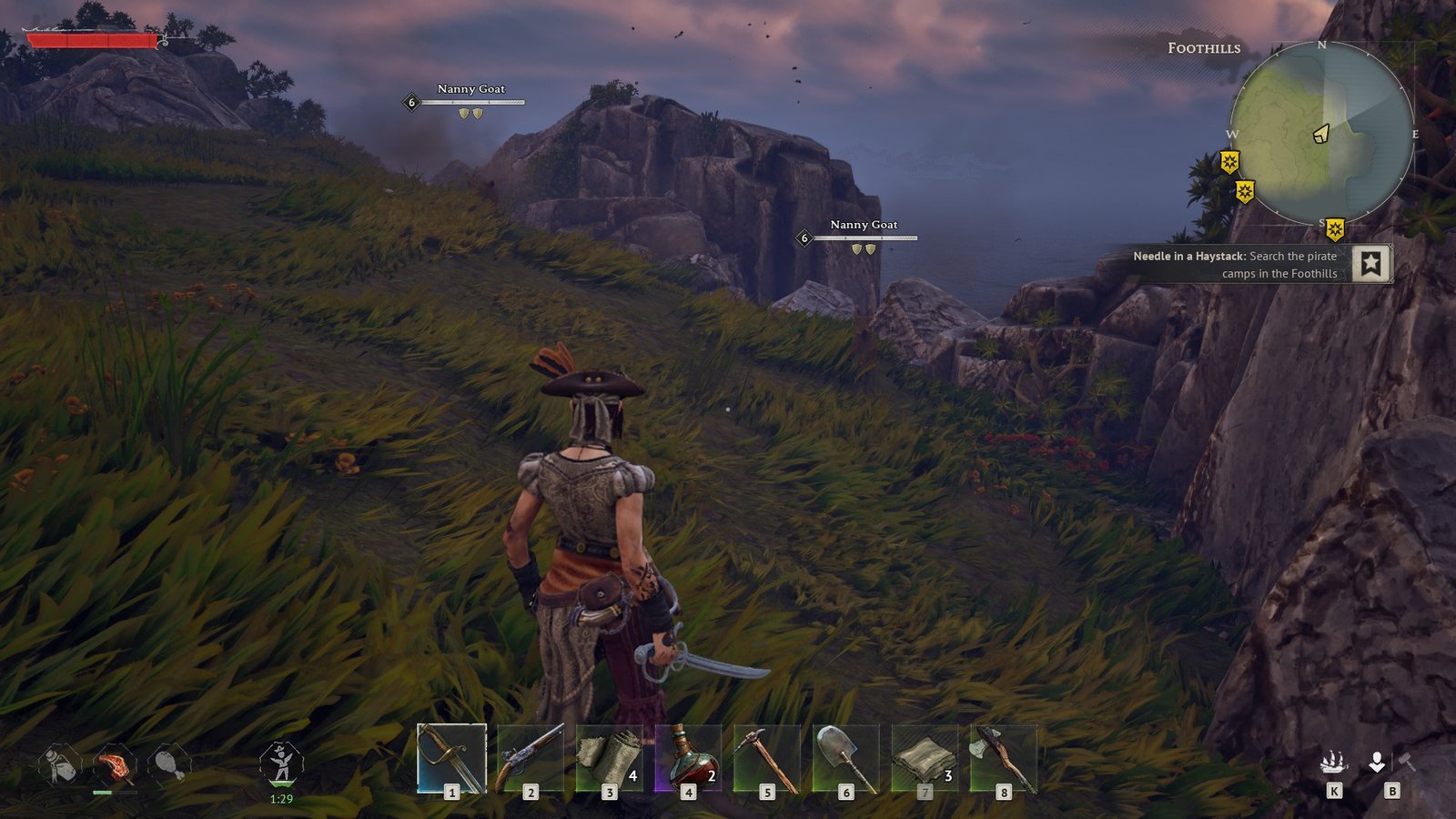Equip the flintlock pistol from the hotbar
This screenshot has height=819, width=1456.
[531, 758]
